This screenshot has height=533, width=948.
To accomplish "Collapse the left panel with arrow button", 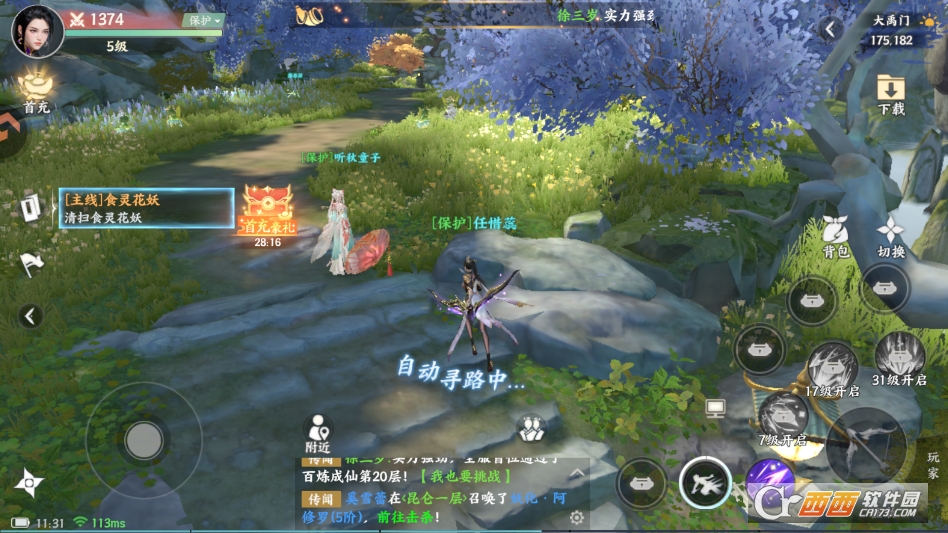I will point(31,316).
